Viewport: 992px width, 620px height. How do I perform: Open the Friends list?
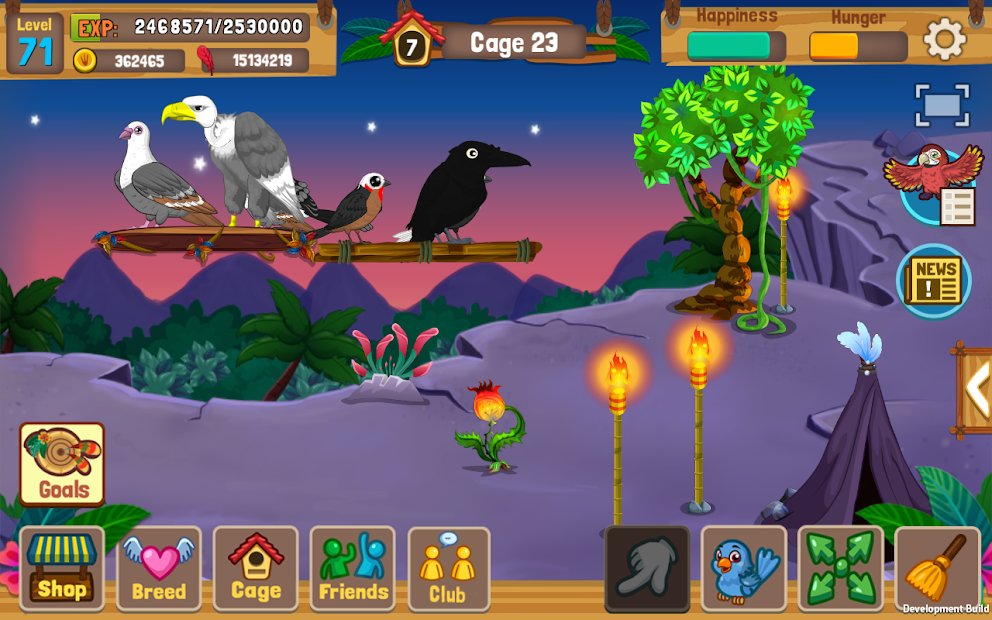(353, 569)
